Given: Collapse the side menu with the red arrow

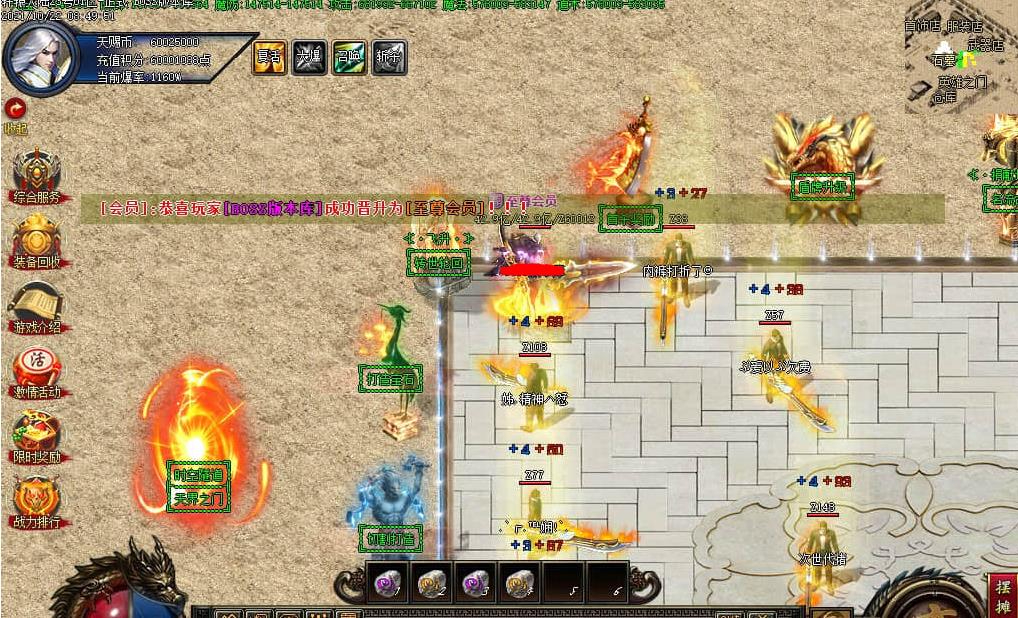Looking at the screenshot, I should pyautogui.click(x=14, y=108).
